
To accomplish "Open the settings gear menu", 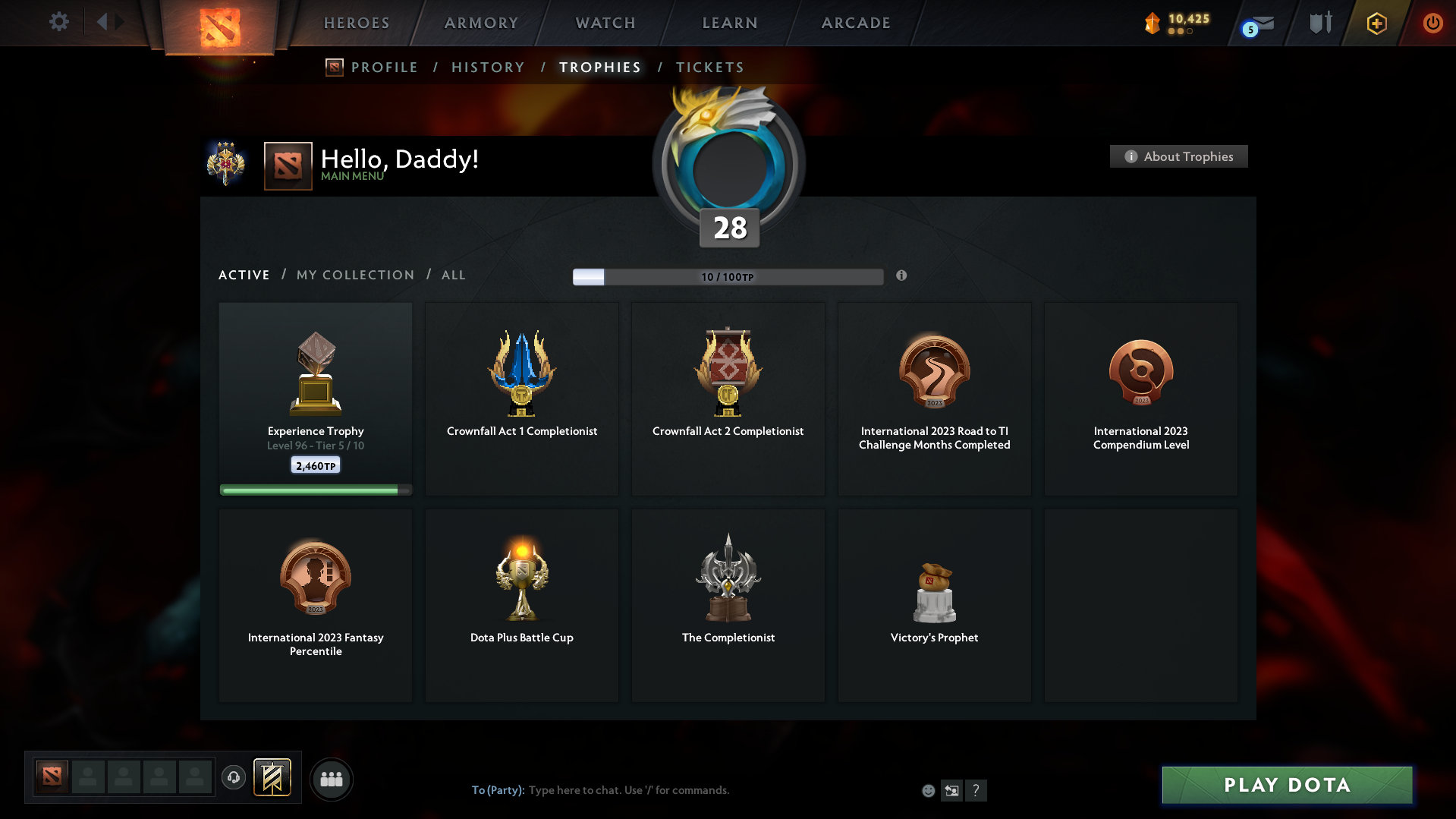I will [x=58, y=22].
